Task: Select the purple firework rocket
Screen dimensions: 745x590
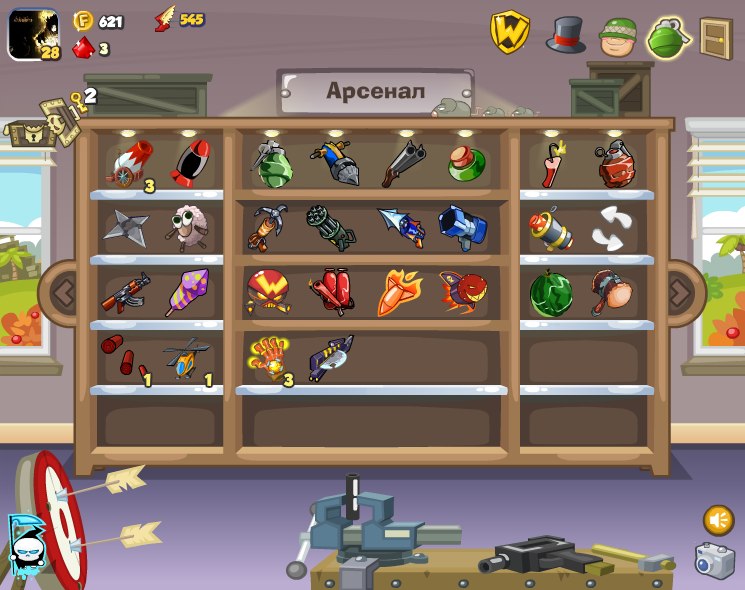Action: [x=186, y=293]
